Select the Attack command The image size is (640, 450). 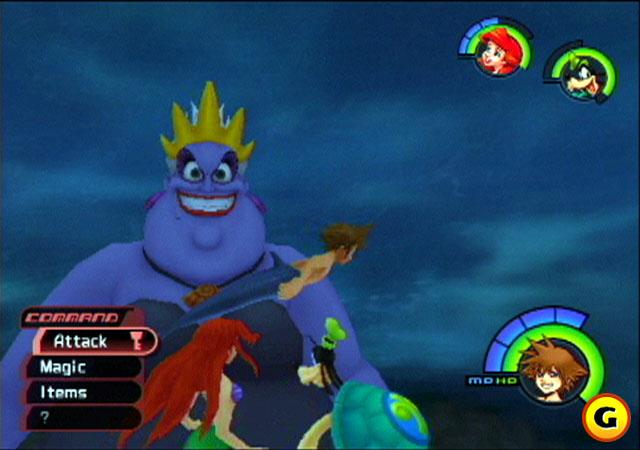82,341
